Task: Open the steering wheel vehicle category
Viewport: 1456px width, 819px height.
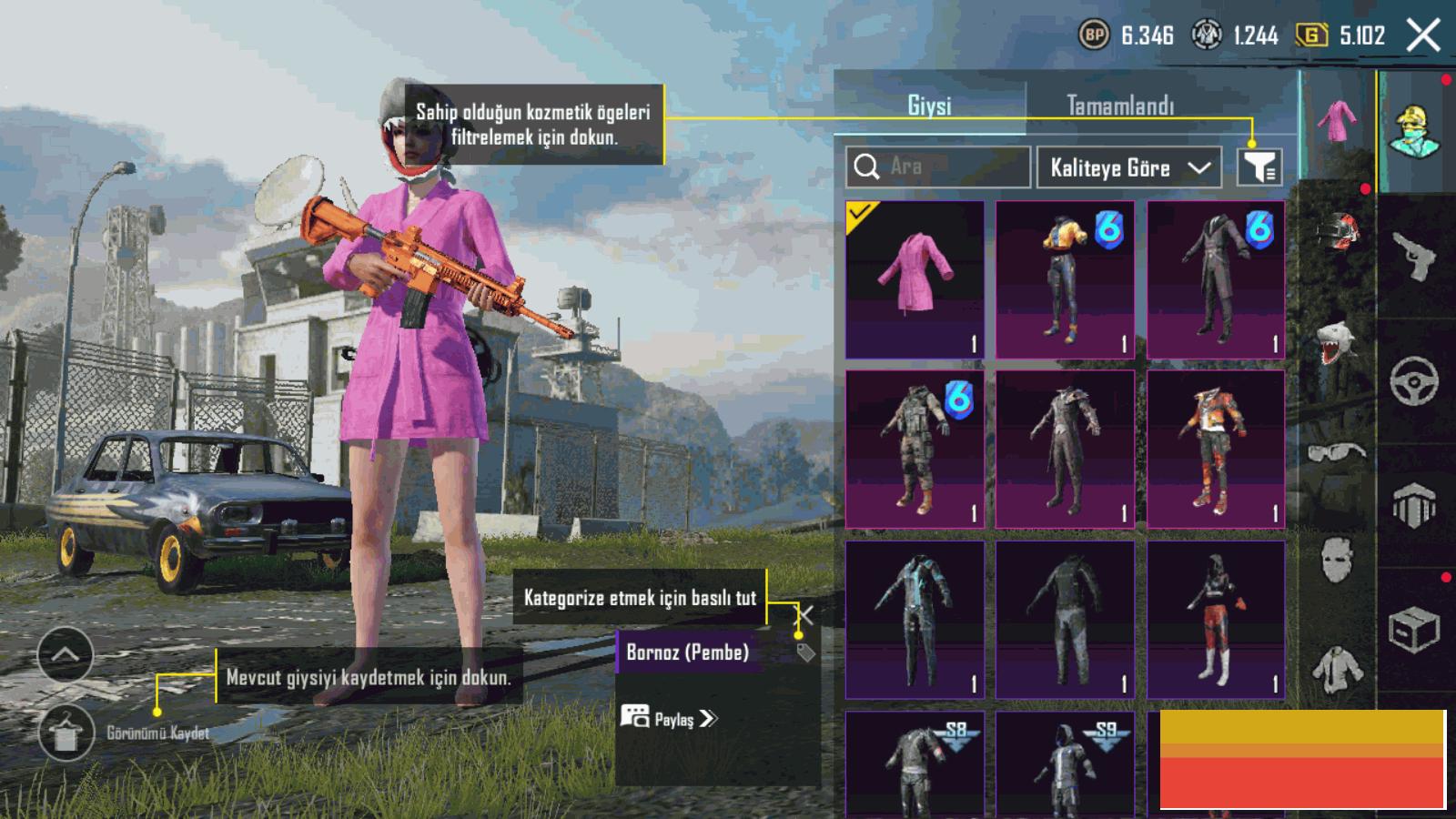Action: pyautogui.click(x=1414, y=379)
